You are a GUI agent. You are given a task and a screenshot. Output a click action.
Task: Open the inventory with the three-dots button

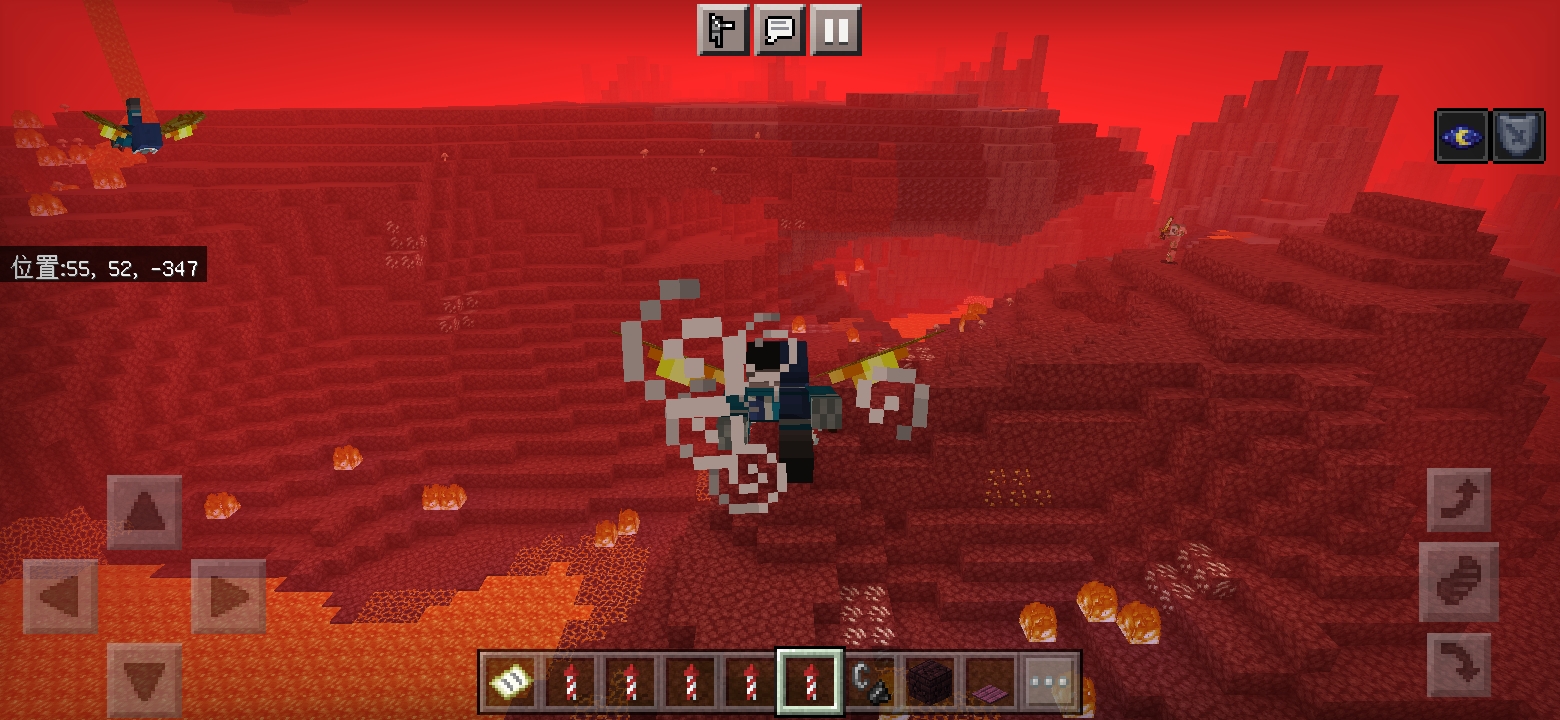[1049, 683]
